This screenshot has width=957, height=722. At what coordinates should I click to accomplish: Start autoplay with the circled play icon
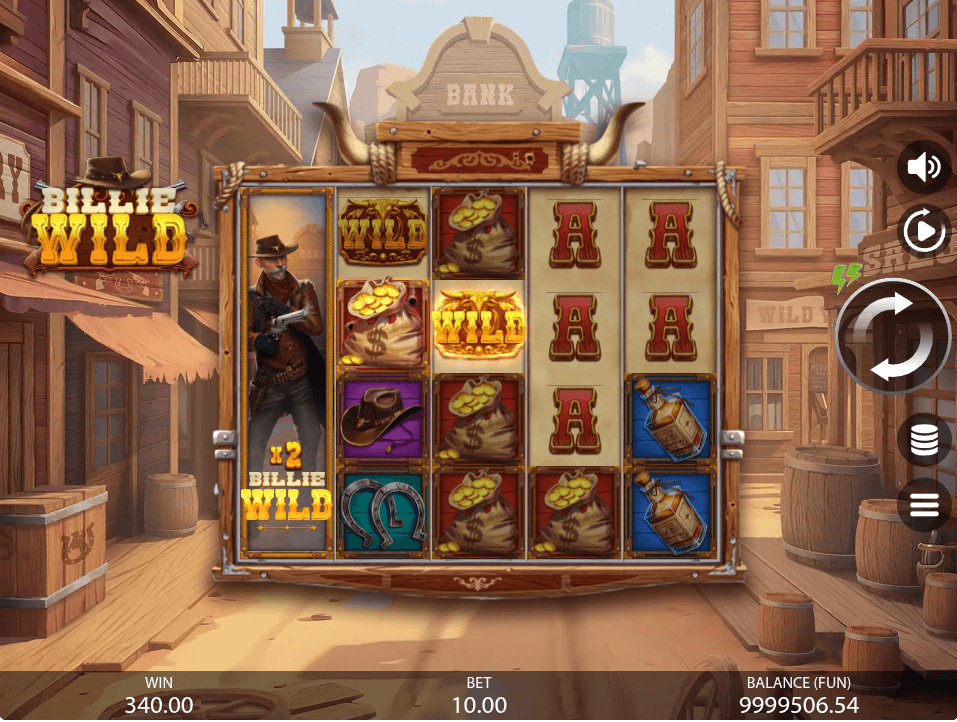(923, 232)
